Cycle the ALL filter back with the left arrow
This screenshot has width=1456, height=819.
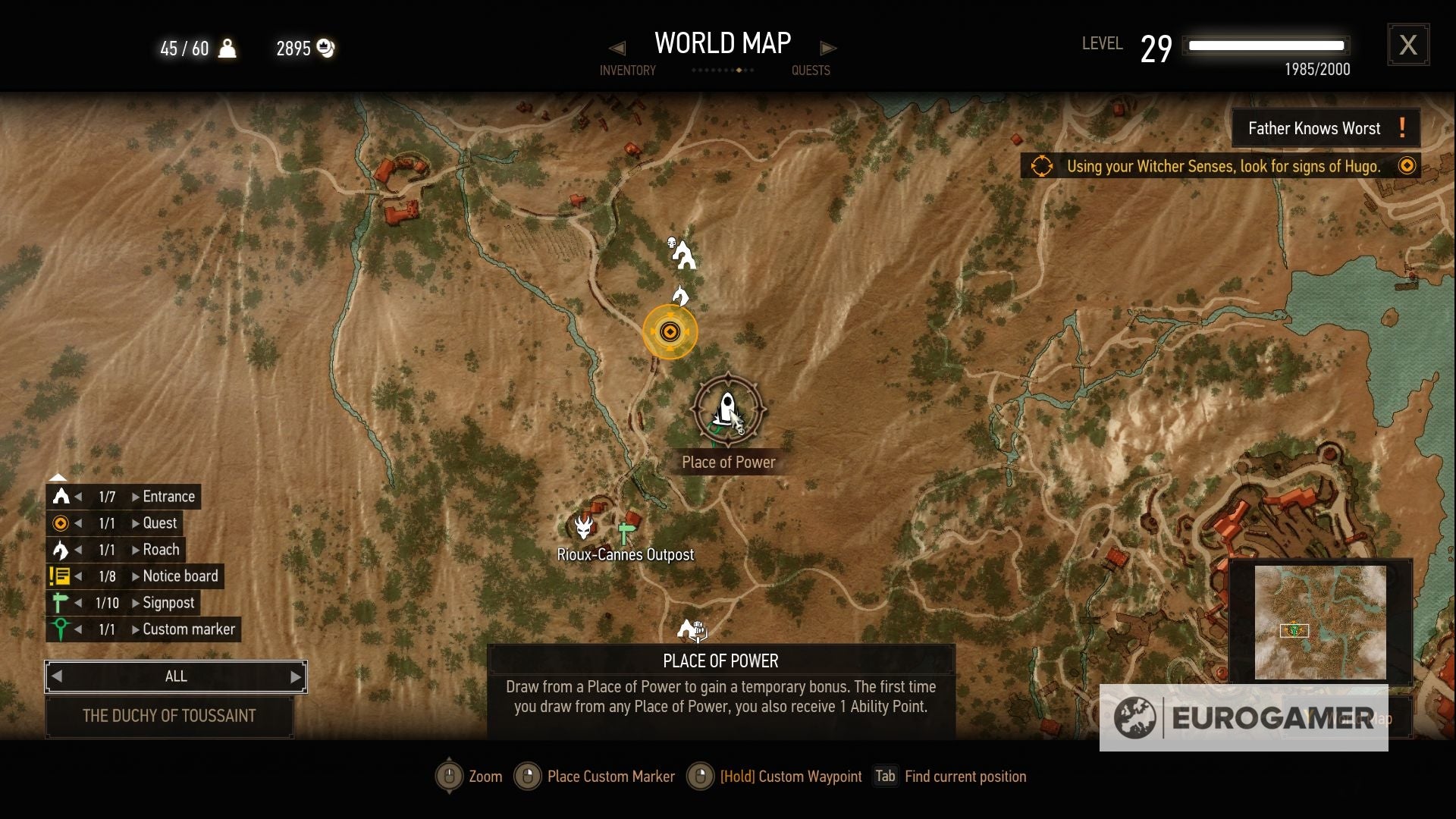click(56, 676)
